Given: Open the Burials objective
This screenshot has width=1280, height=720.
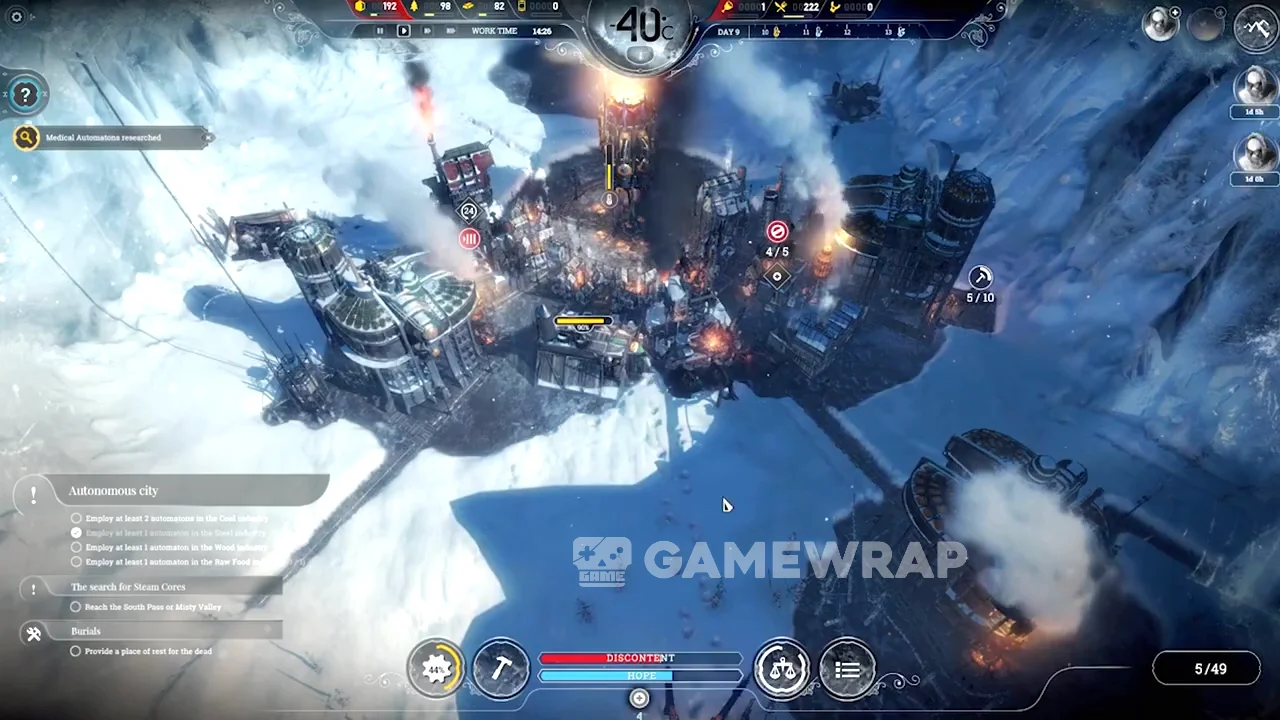Looking at the screenshot, I should pos(86,631).
